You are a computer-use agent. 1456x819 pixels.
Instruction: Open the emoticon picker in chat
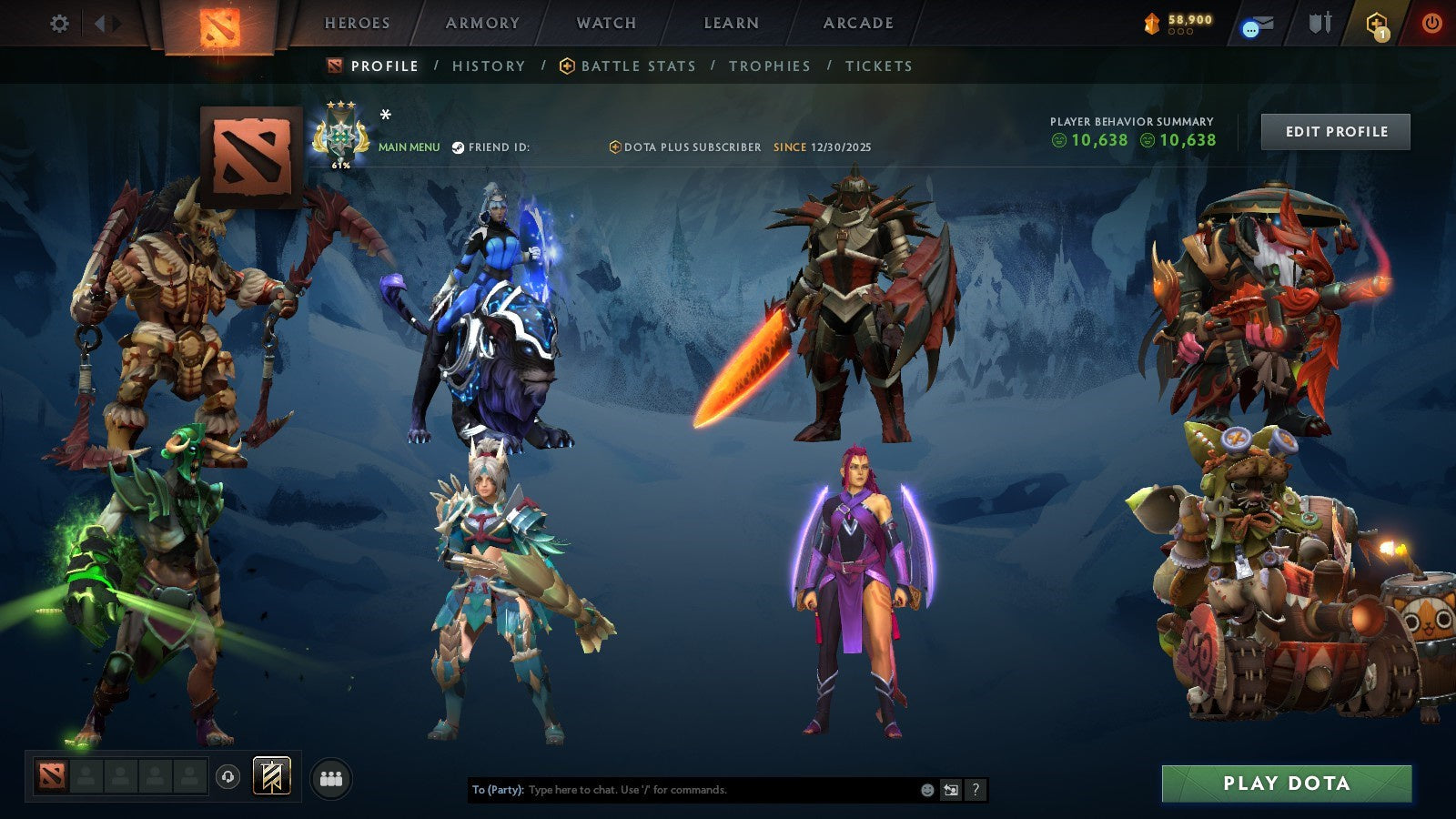pos(927,789)
